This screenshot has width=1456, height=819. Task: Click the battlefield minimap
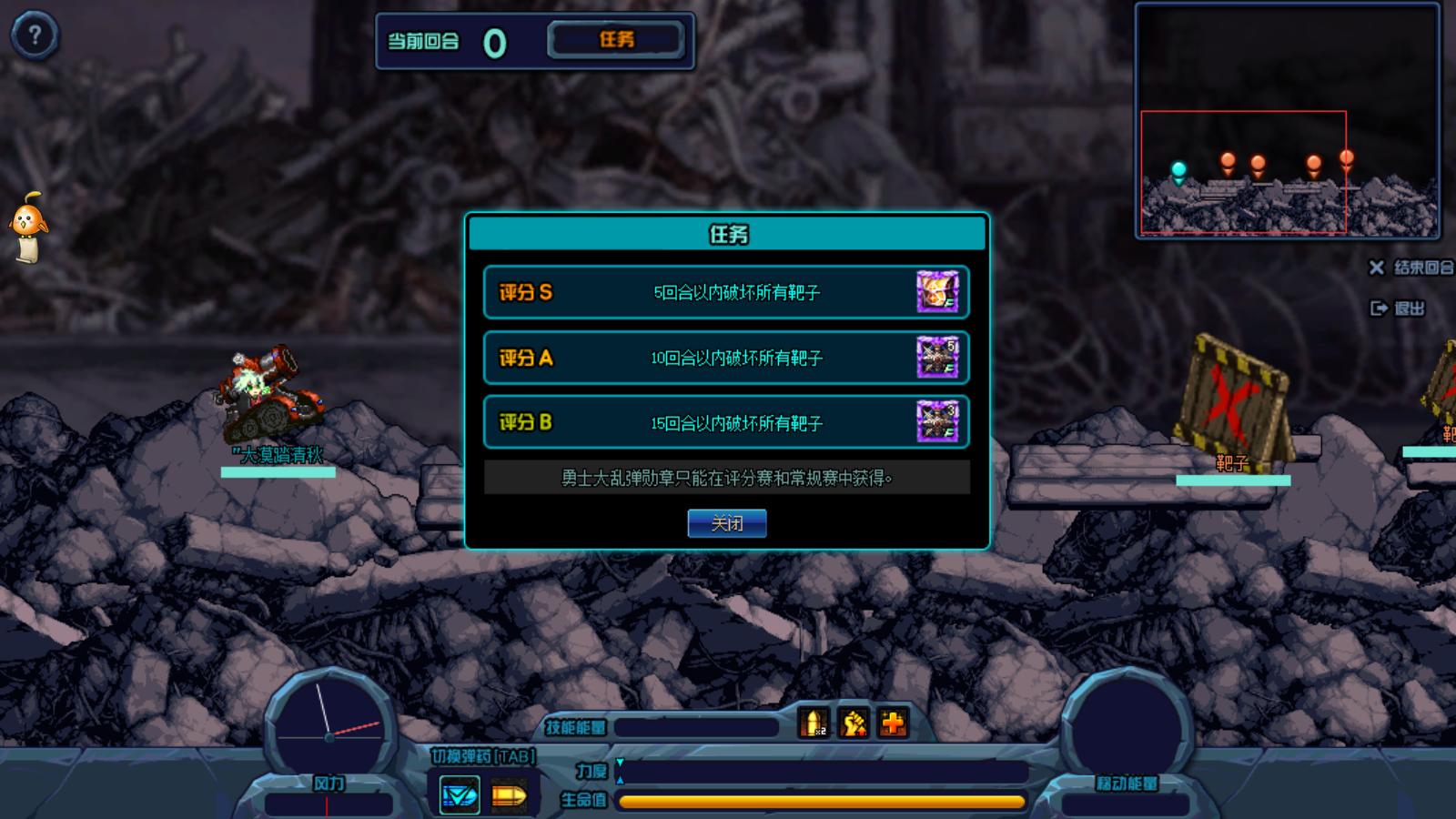click(x=1287, y=120)
